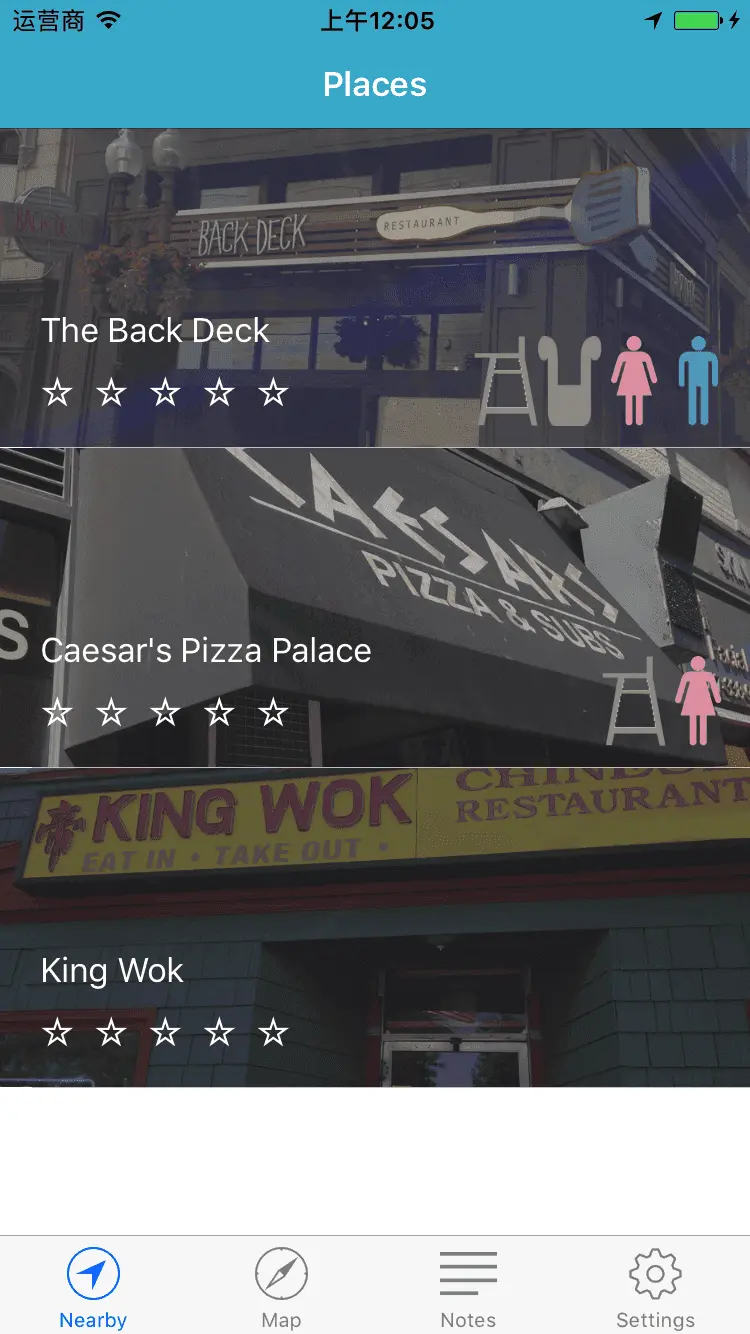Tap the blue men's restroom icon
Screen dimensions: 750x1334
pyautogui.click(x=698, y=380)
